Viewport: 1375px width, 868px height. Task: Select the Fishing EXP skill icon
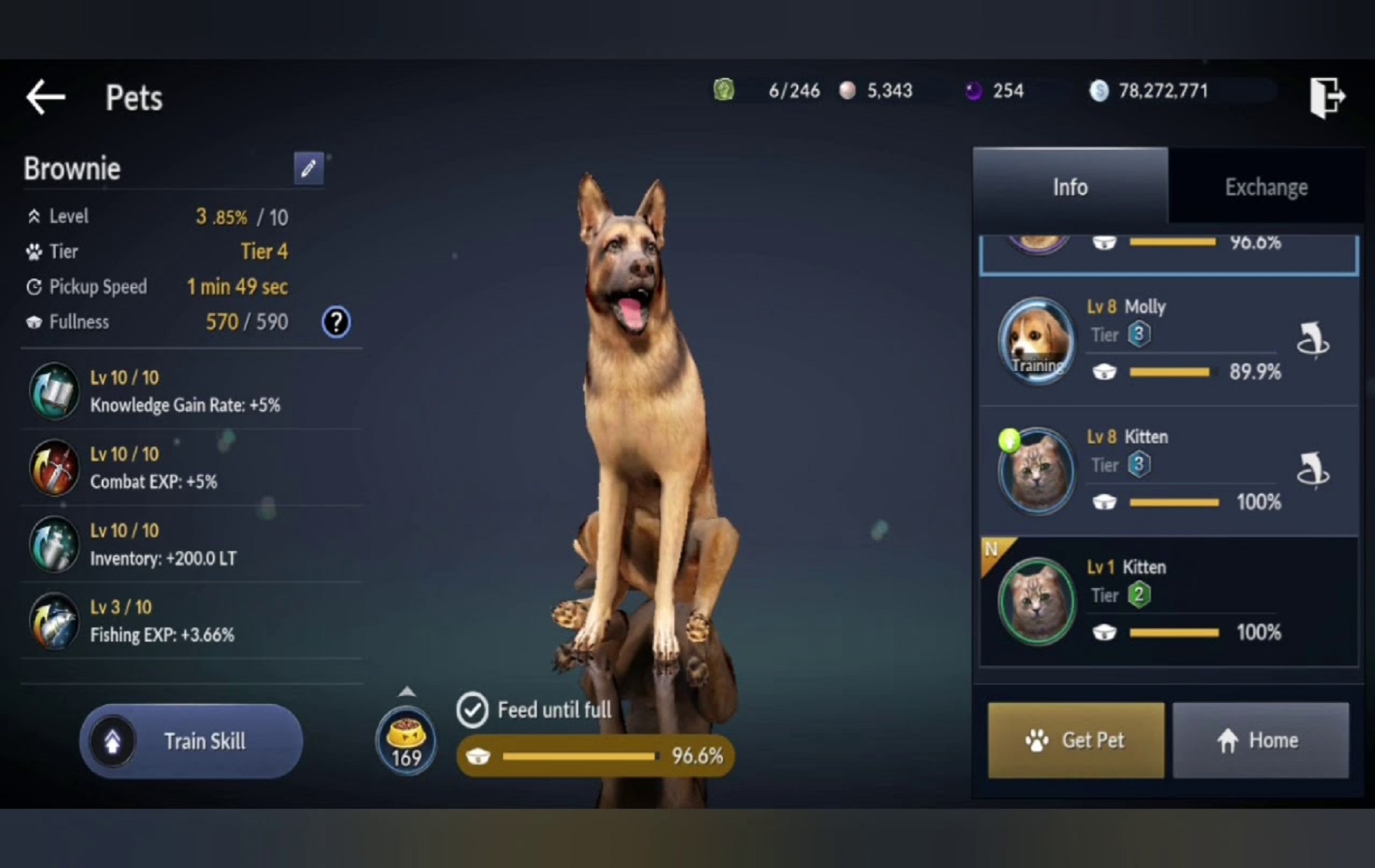click(54, 621)
